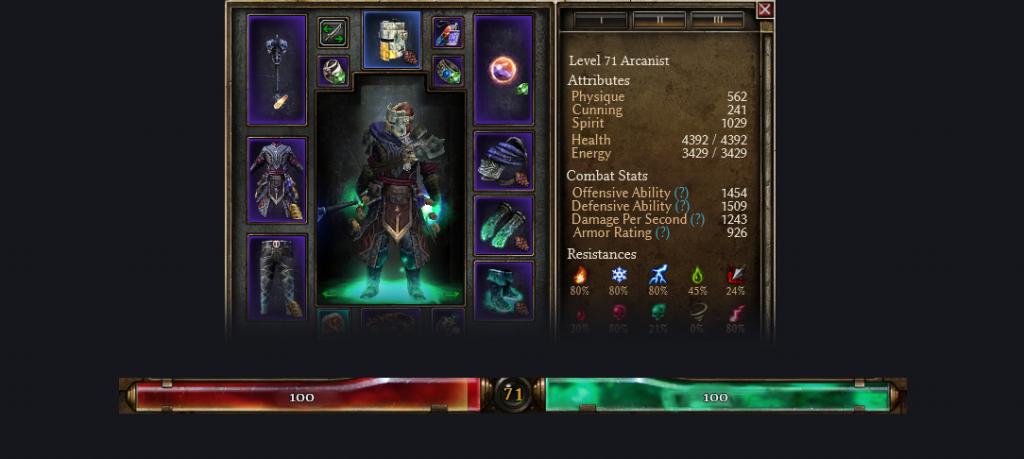Viewport: 1024px width, 459px height.
Task: Click the lightning resistance bolt icon
Action: 658,275
